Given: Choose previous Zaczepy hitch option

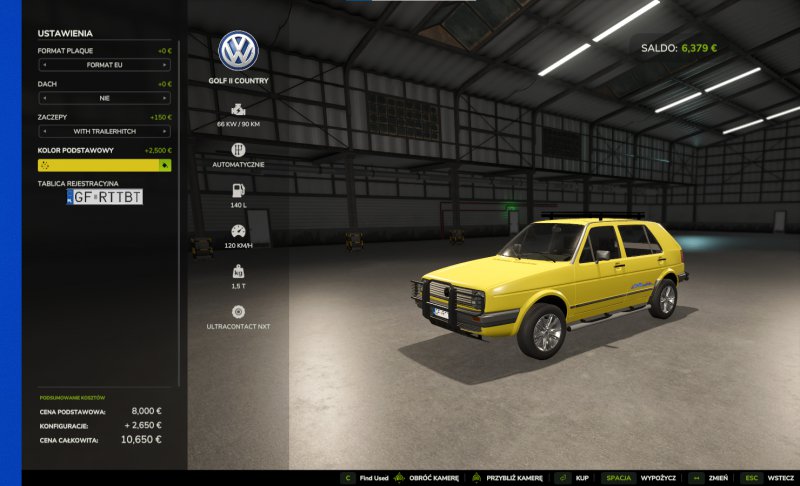Looking at the screenshot, I should click(42, 131).
